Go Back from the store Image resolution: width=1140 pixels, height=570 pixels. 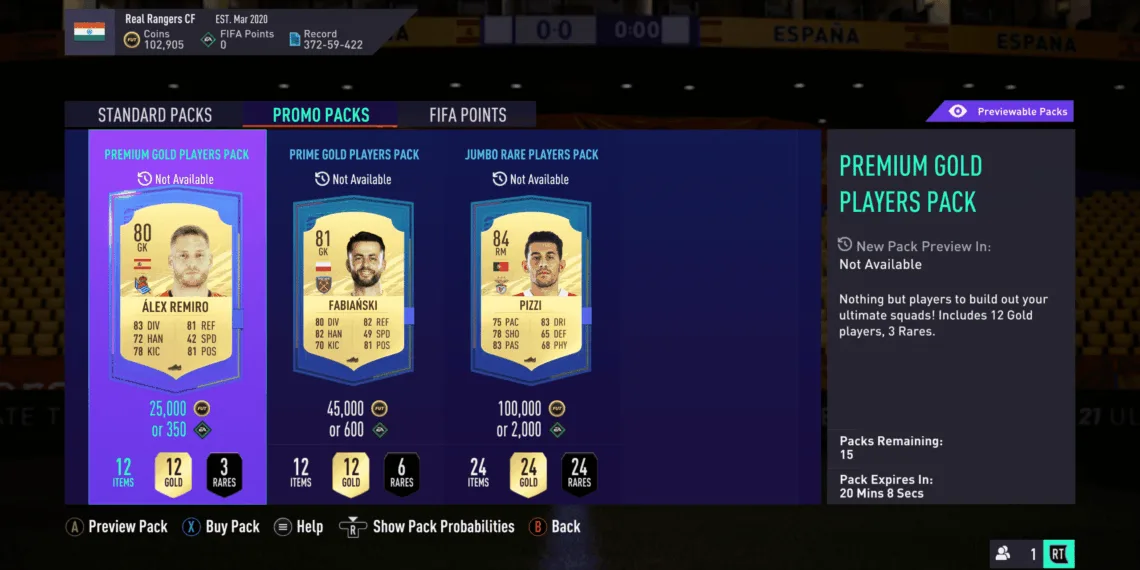point(554,527)
